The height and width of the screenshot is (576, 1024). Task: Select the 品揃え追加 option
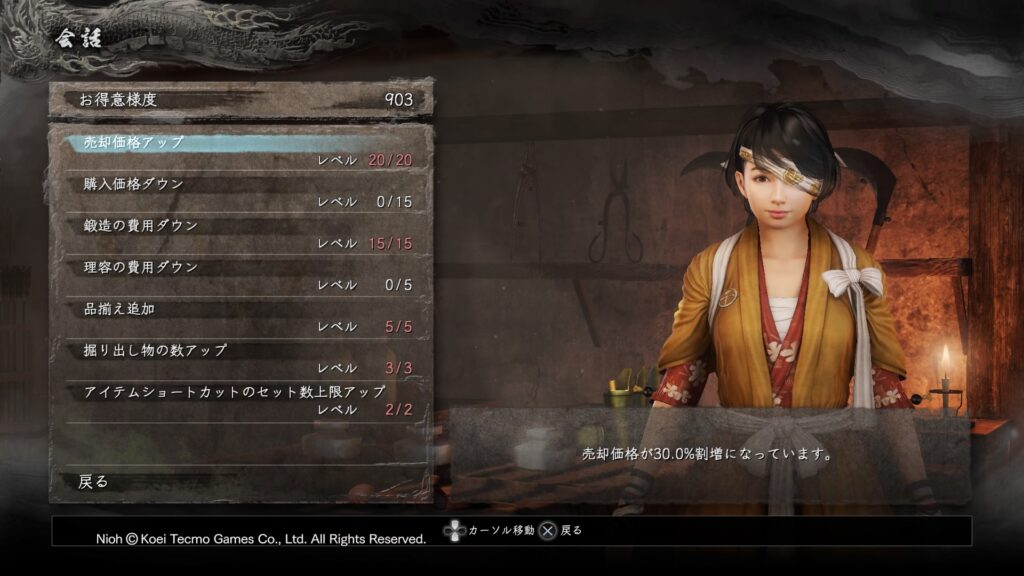[x=240, y=317]
